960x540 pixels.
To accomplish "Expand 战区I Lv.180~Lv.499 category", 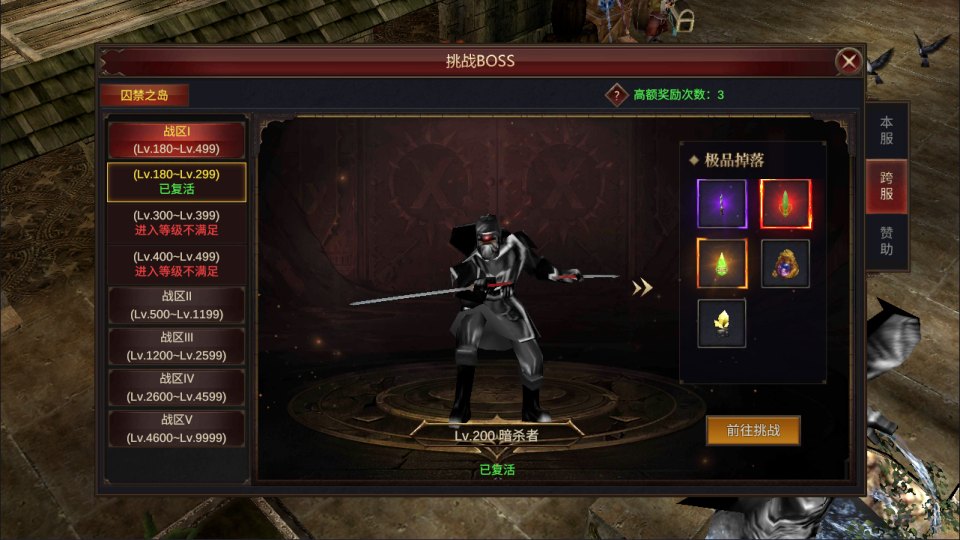I will click(177, 140).
